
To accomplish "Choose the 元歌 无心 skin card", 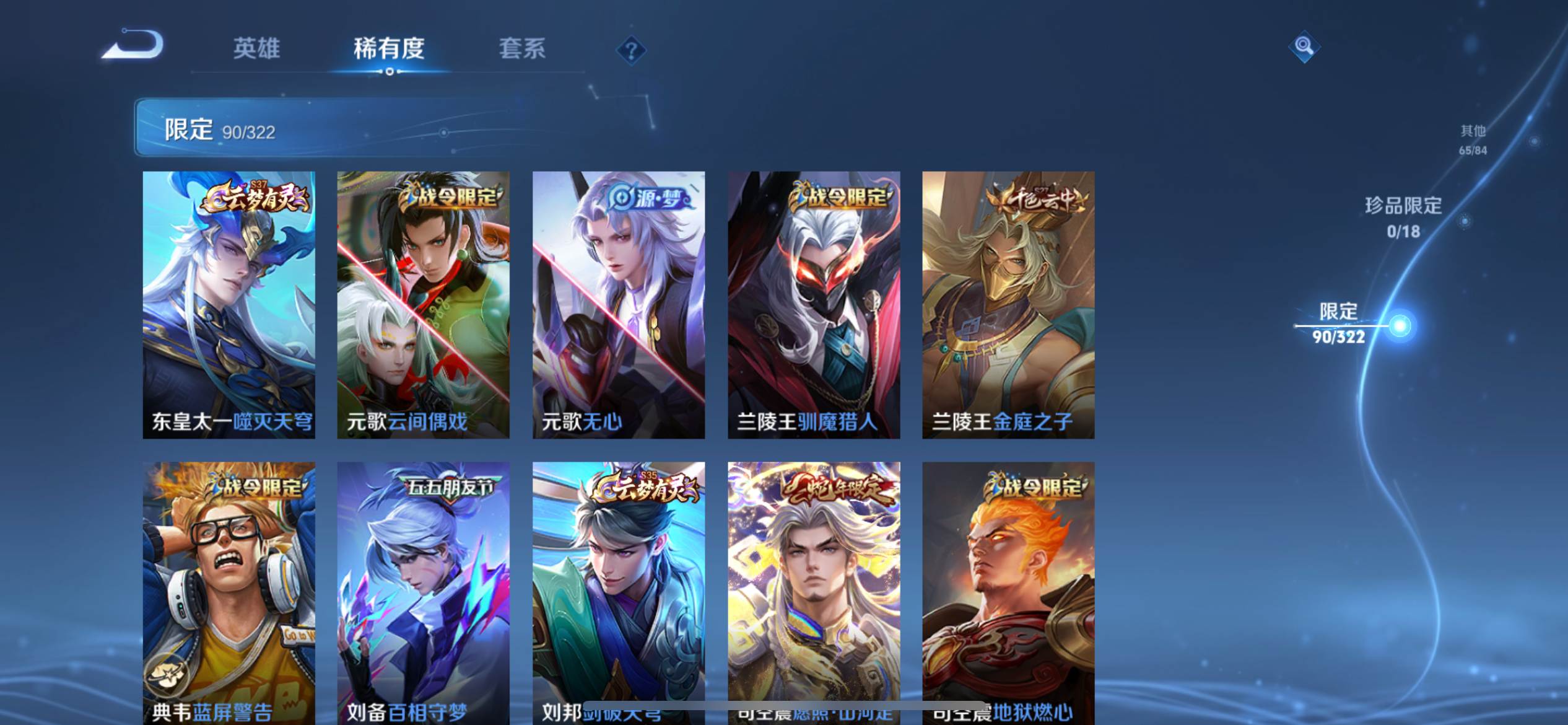I will point(619,305).
